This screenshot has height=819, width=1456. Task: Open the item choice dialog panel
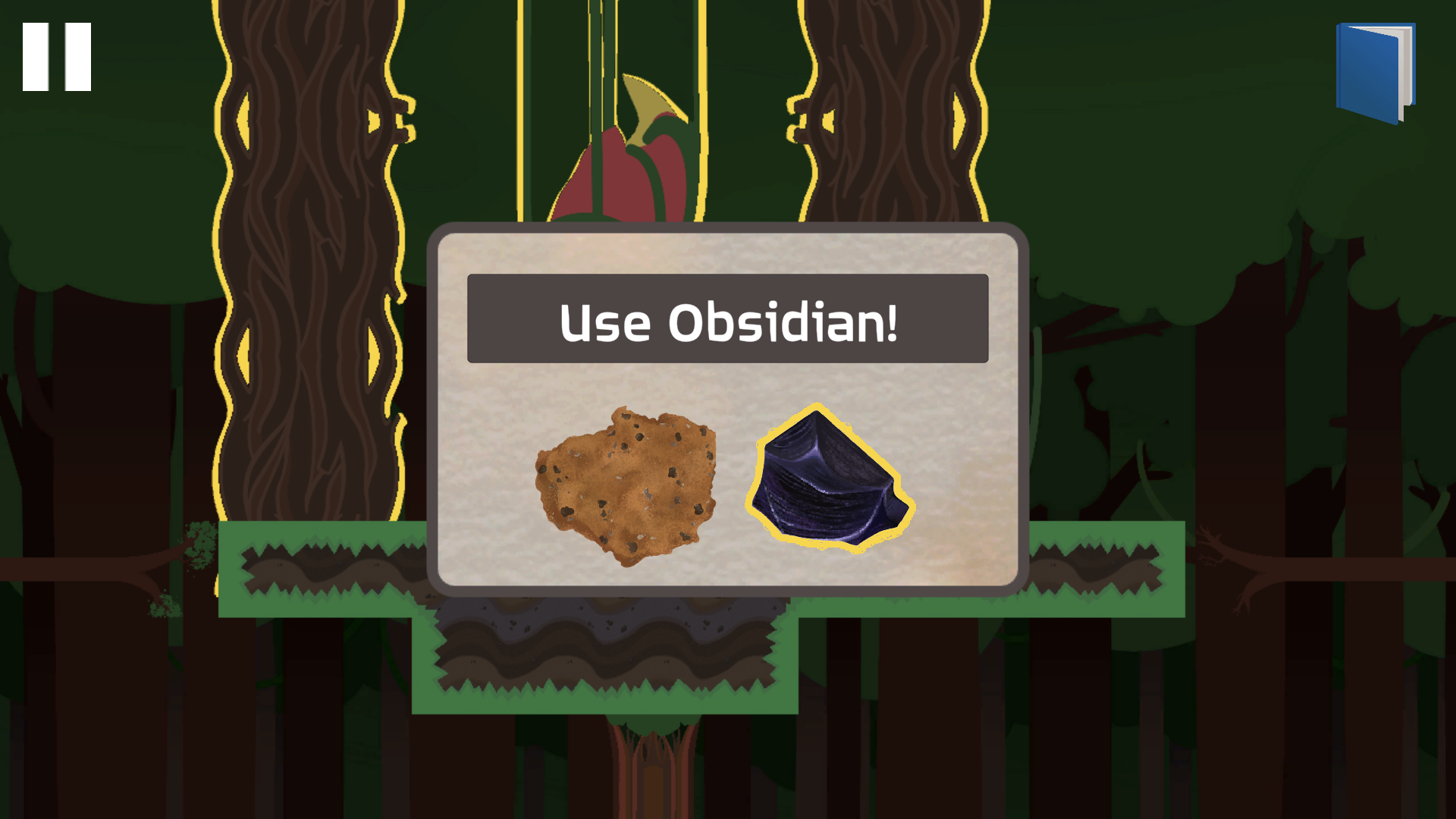point(728,409)
